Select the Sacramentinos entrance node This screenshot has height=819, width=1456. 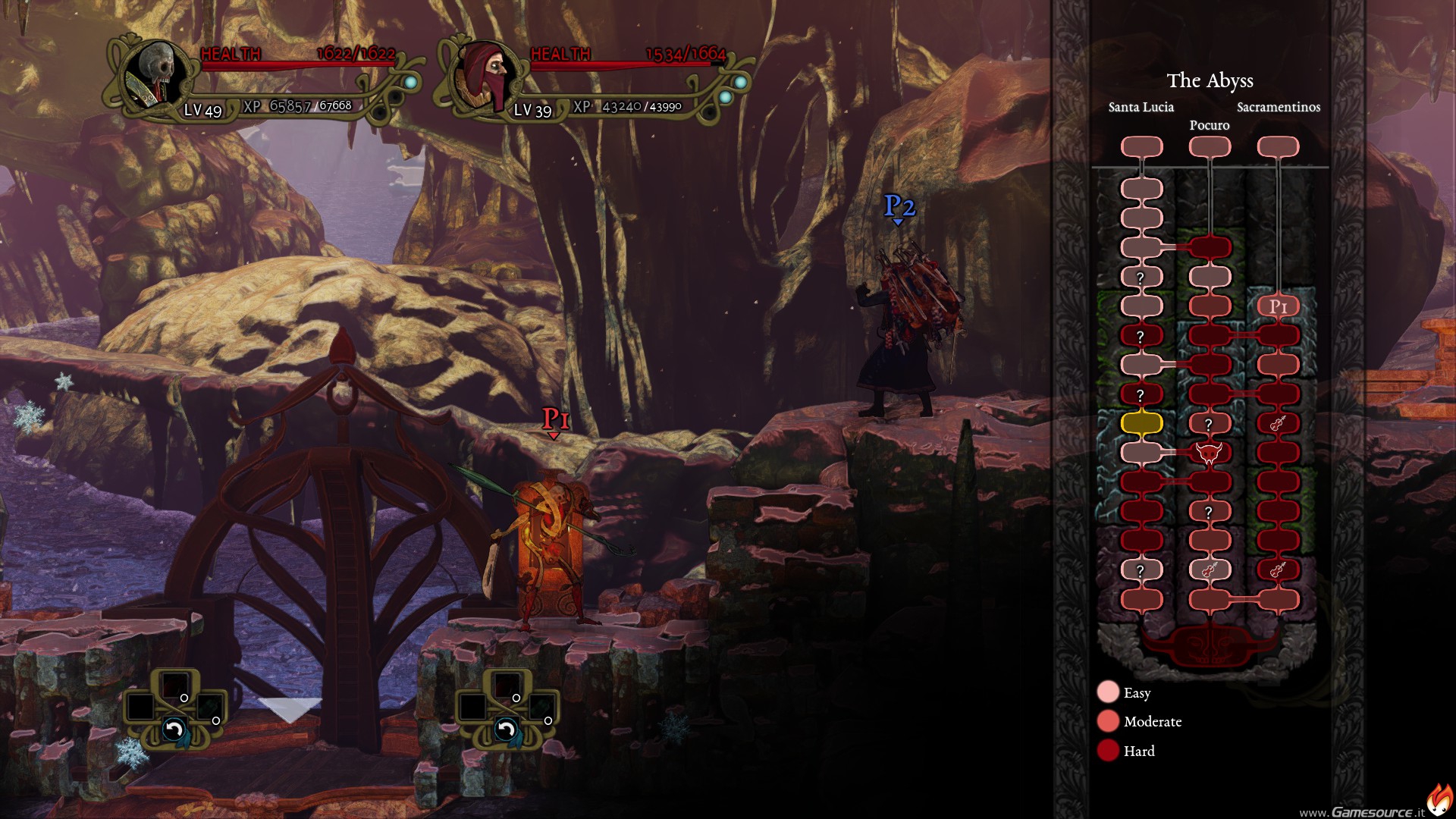pyautogui.click(x=1278, y=146)
